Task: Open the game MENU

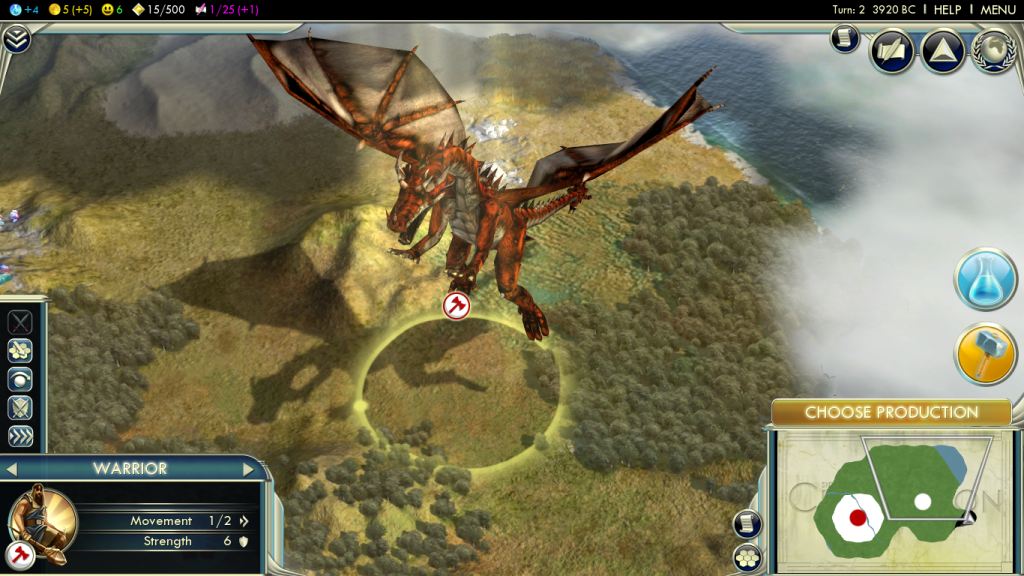Action: (x=998, y=9)
